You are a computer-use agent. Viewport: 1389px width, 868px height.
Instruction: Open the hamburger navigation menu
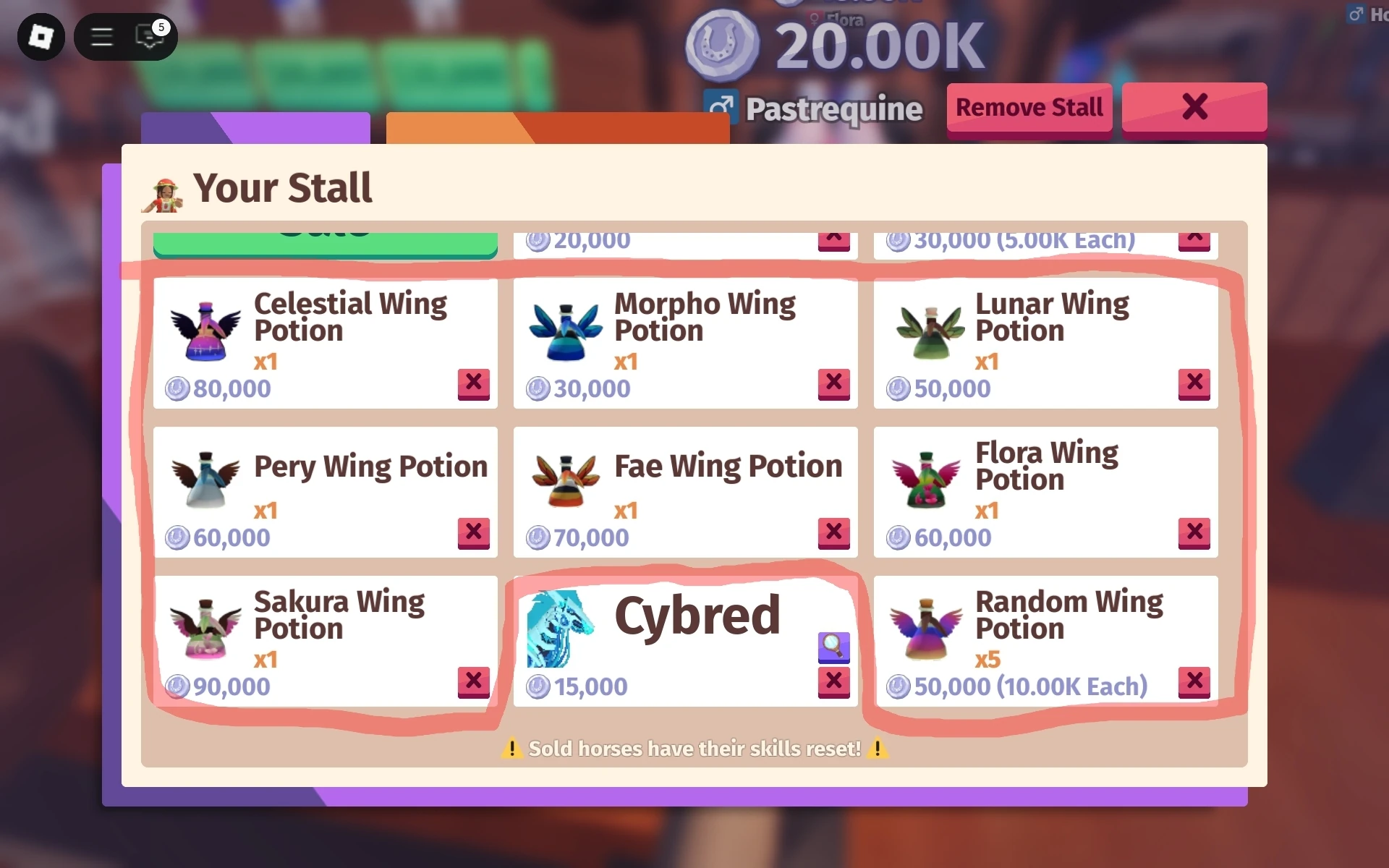click(x=101, y=37)
